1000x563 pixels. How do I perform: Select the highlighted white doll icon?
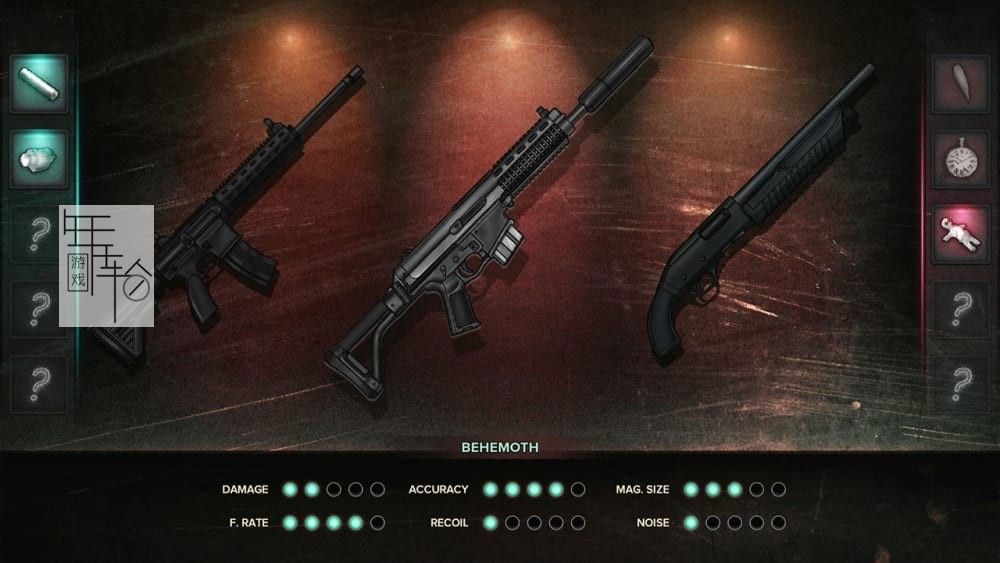point(960,234)
